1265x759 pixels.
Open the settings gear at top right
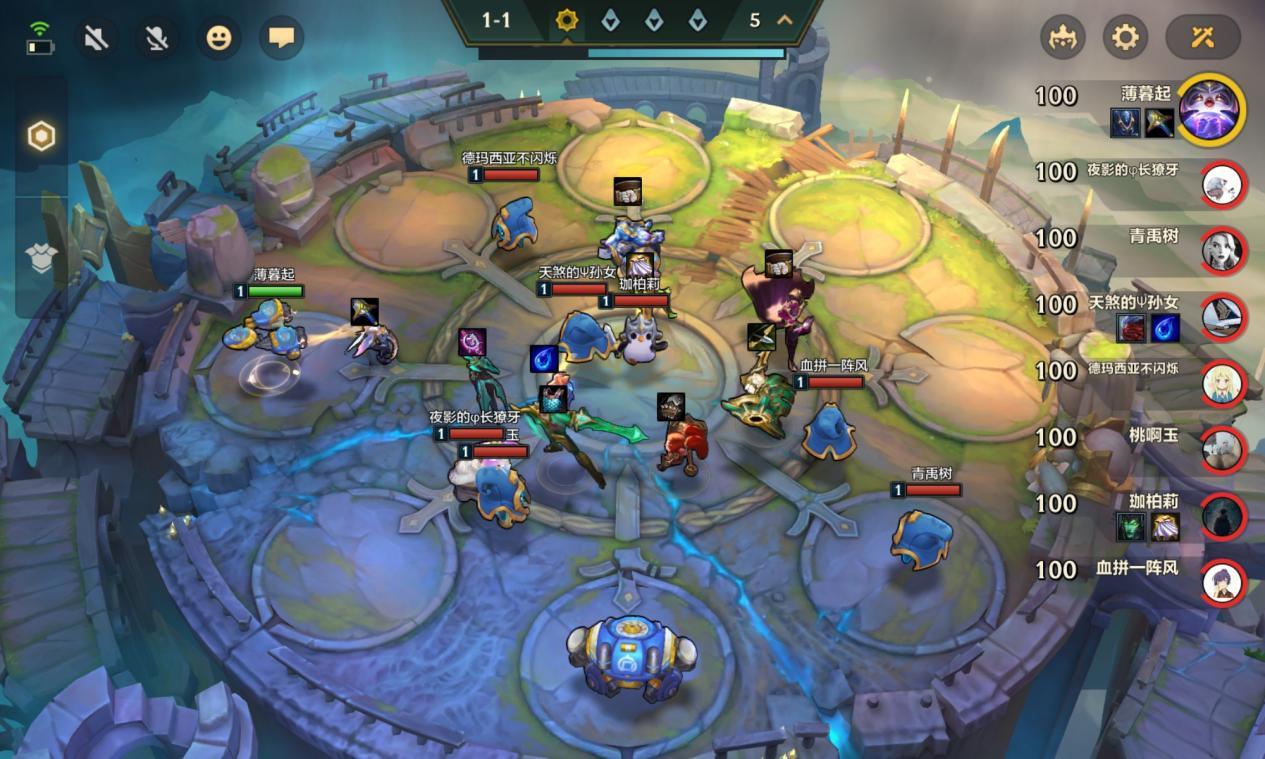pyautogui.click(x=1125, y=38)
